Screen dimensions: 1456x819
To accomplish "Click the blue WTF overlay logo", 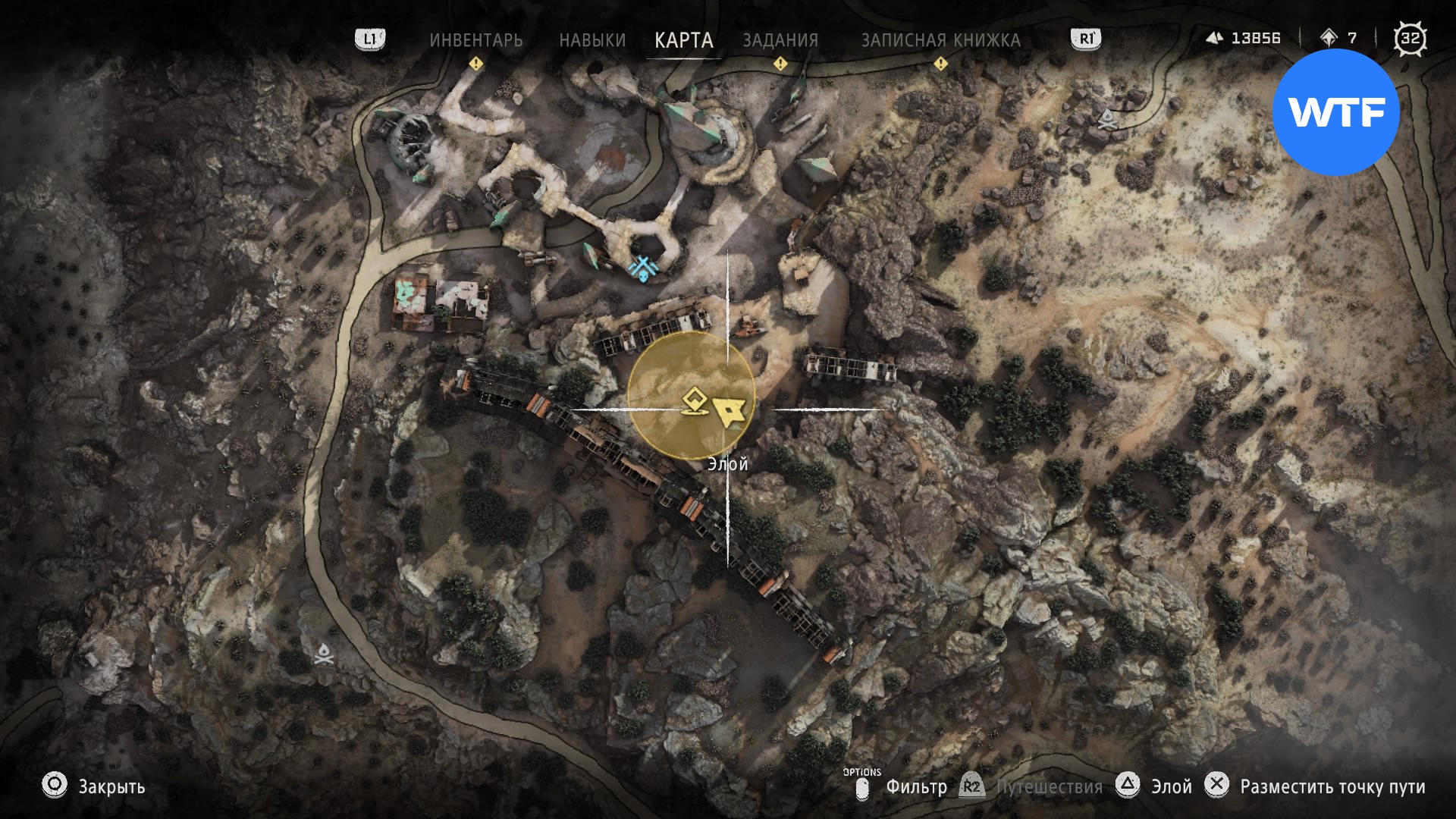I will (x=1335, y=112).
